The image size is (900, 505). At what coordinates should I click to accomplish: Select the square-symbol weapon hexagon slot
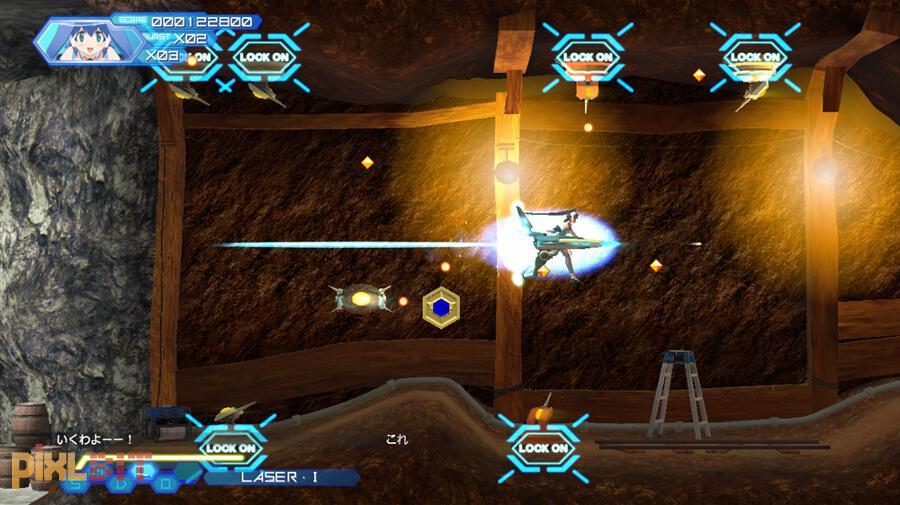166,483
